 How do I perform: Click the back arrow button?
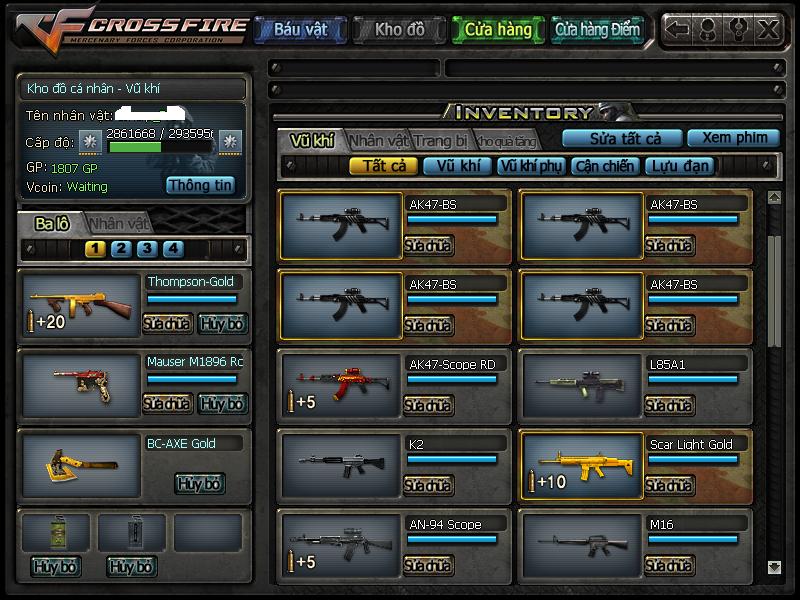coord(677,30)
